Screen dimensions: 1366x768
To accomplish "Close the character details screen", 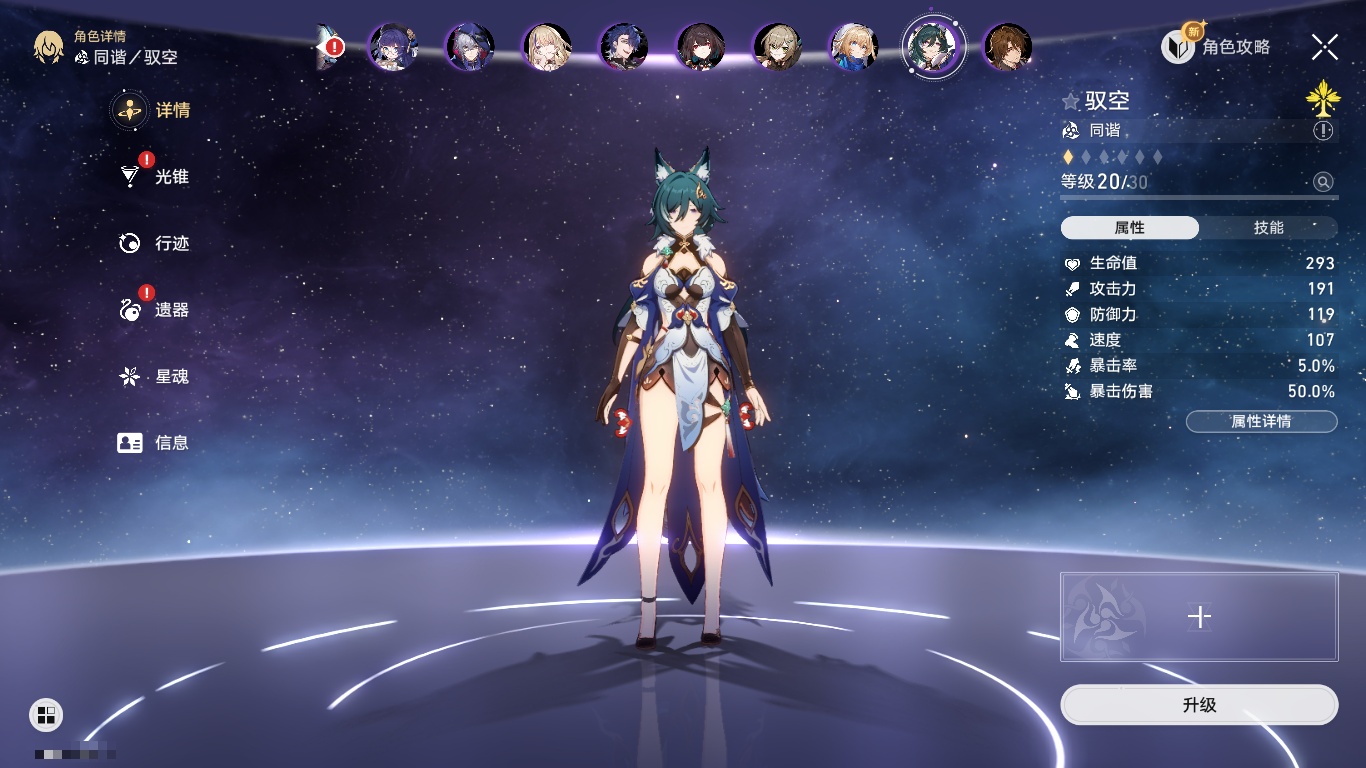I will click(x=1325, y=47).
